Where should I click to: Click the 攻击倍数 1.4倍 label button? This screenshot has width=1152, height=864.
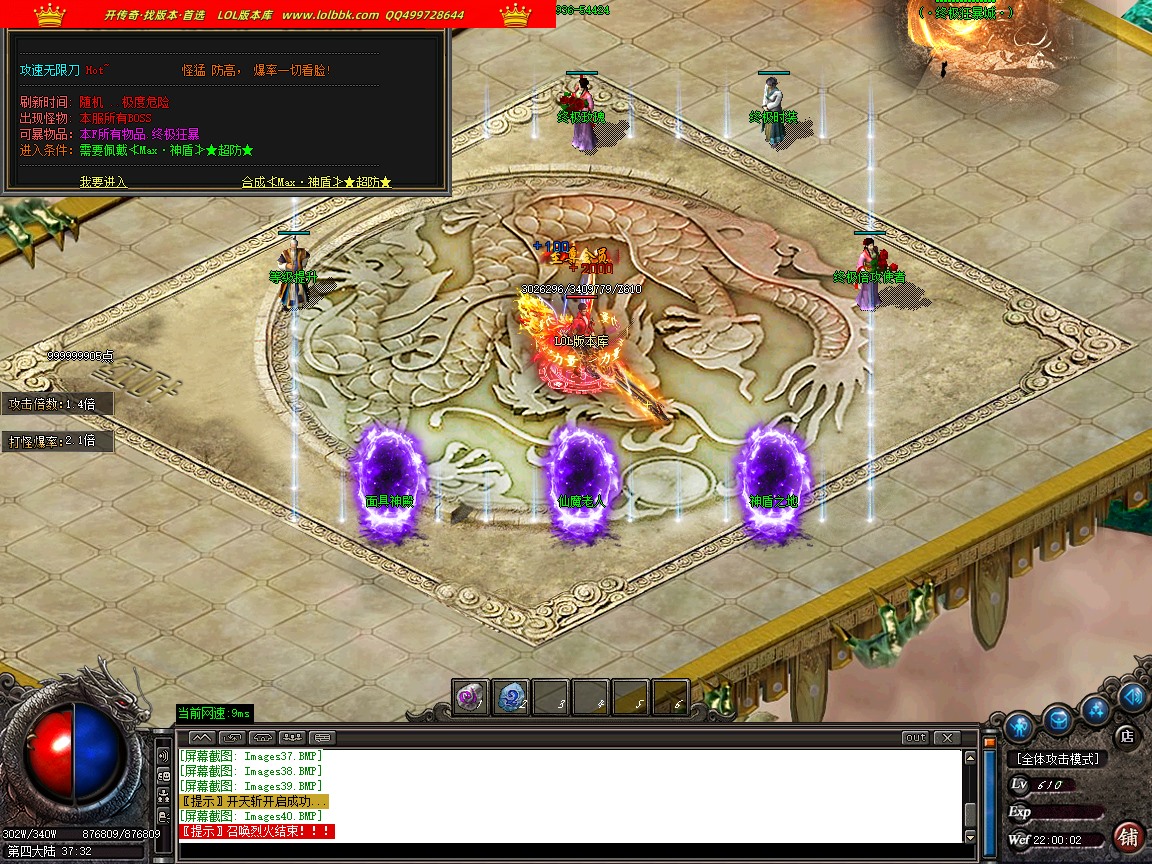(56, 404)
